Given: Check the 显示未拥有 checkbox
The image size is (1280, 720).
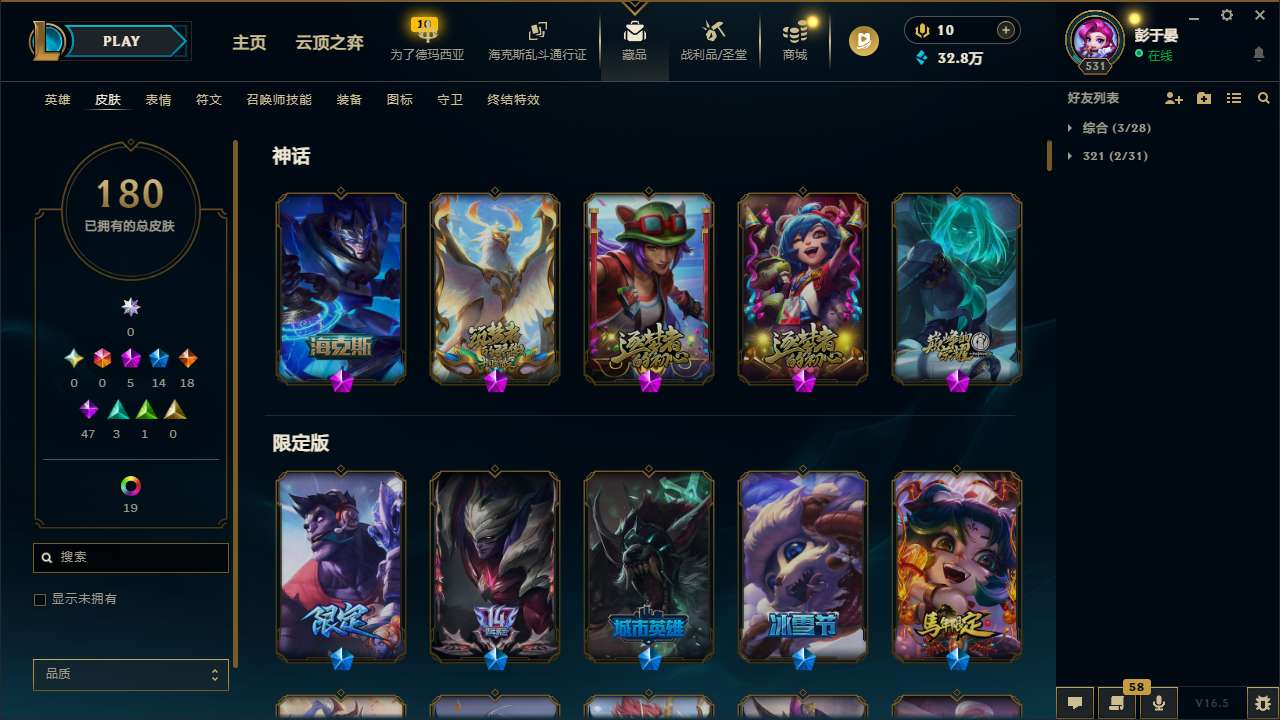Looking at the screenshot, I should (40, 599).
